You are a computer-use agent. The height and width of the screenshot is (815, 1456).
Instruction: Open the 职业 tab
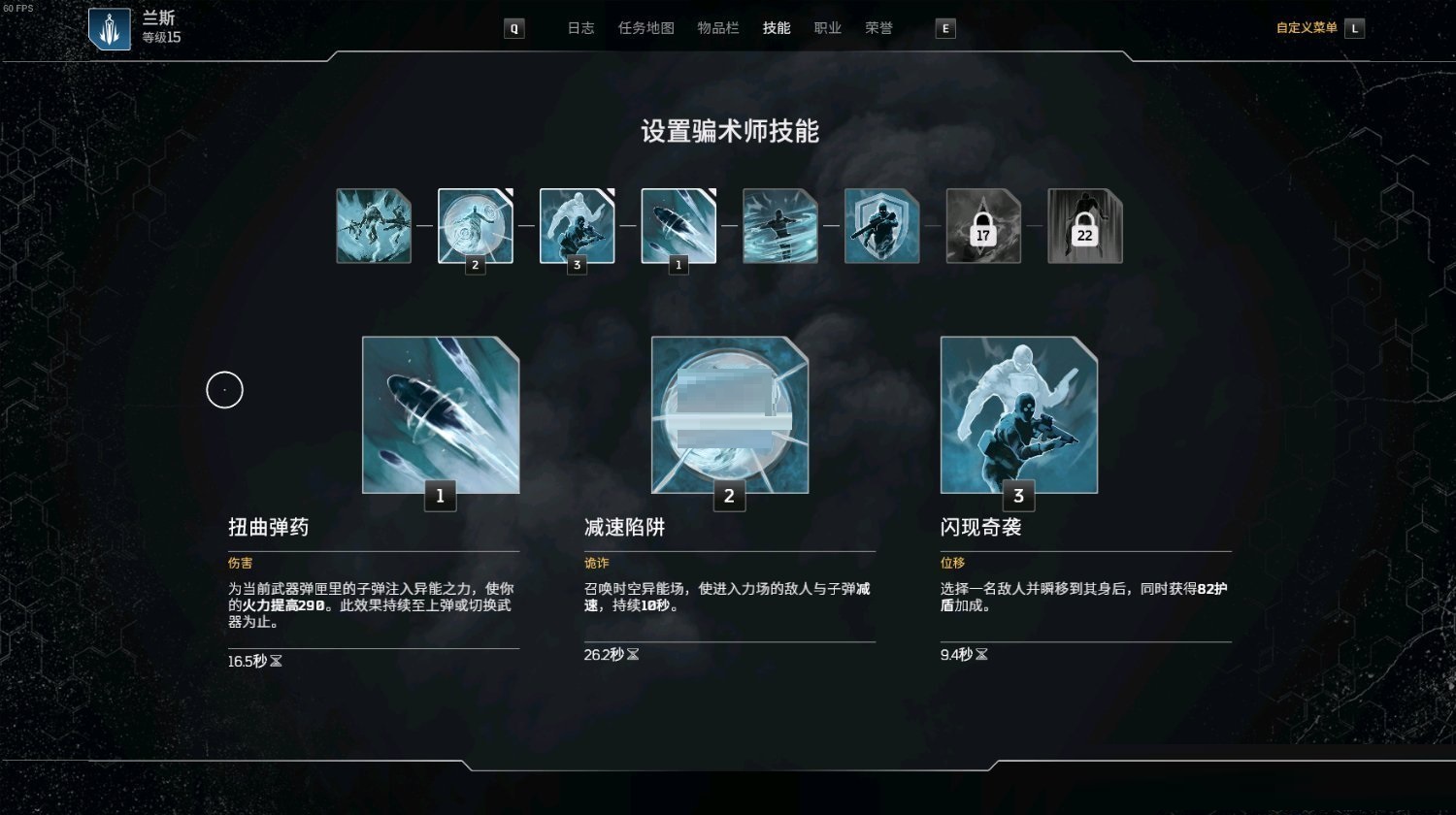tap(827, 28)
